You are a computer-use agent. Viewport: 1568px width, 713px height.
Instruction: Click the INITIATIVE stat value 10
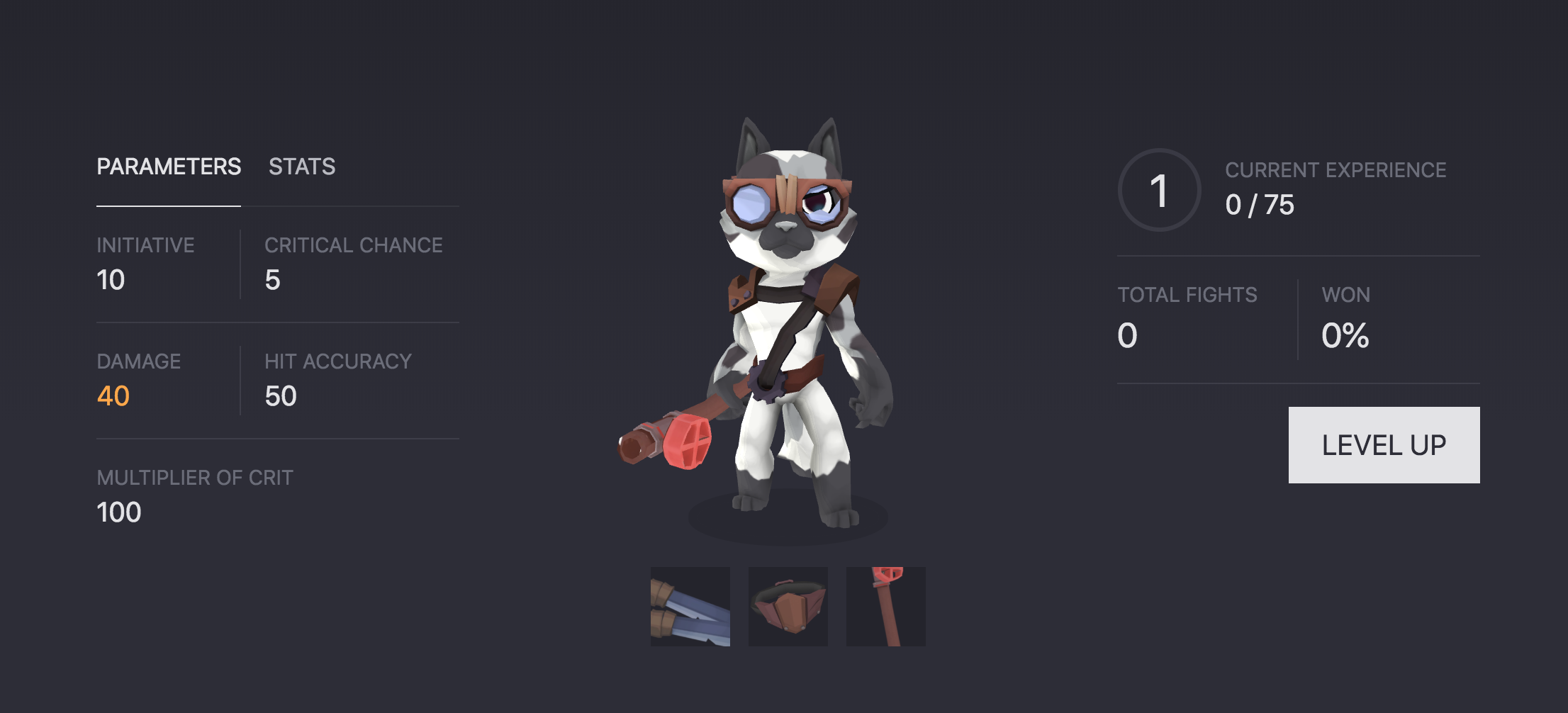tap(110, 280)
